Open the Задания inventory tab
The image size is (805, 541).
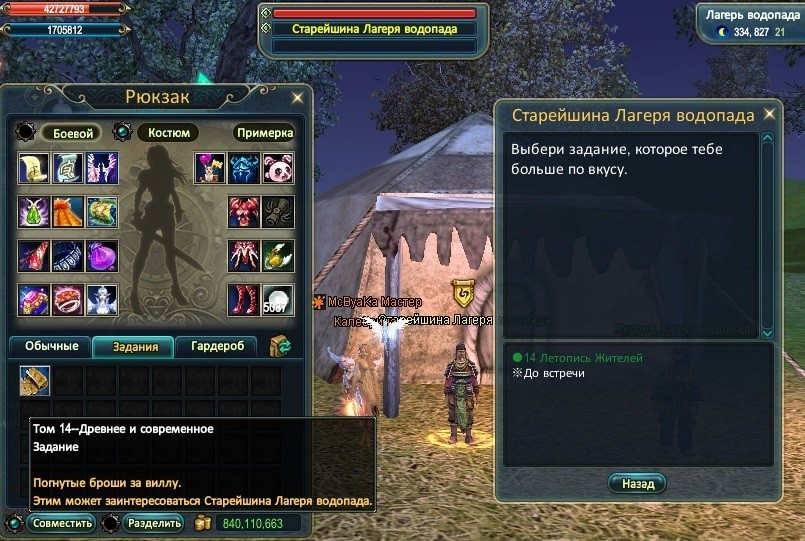[134, 347]
